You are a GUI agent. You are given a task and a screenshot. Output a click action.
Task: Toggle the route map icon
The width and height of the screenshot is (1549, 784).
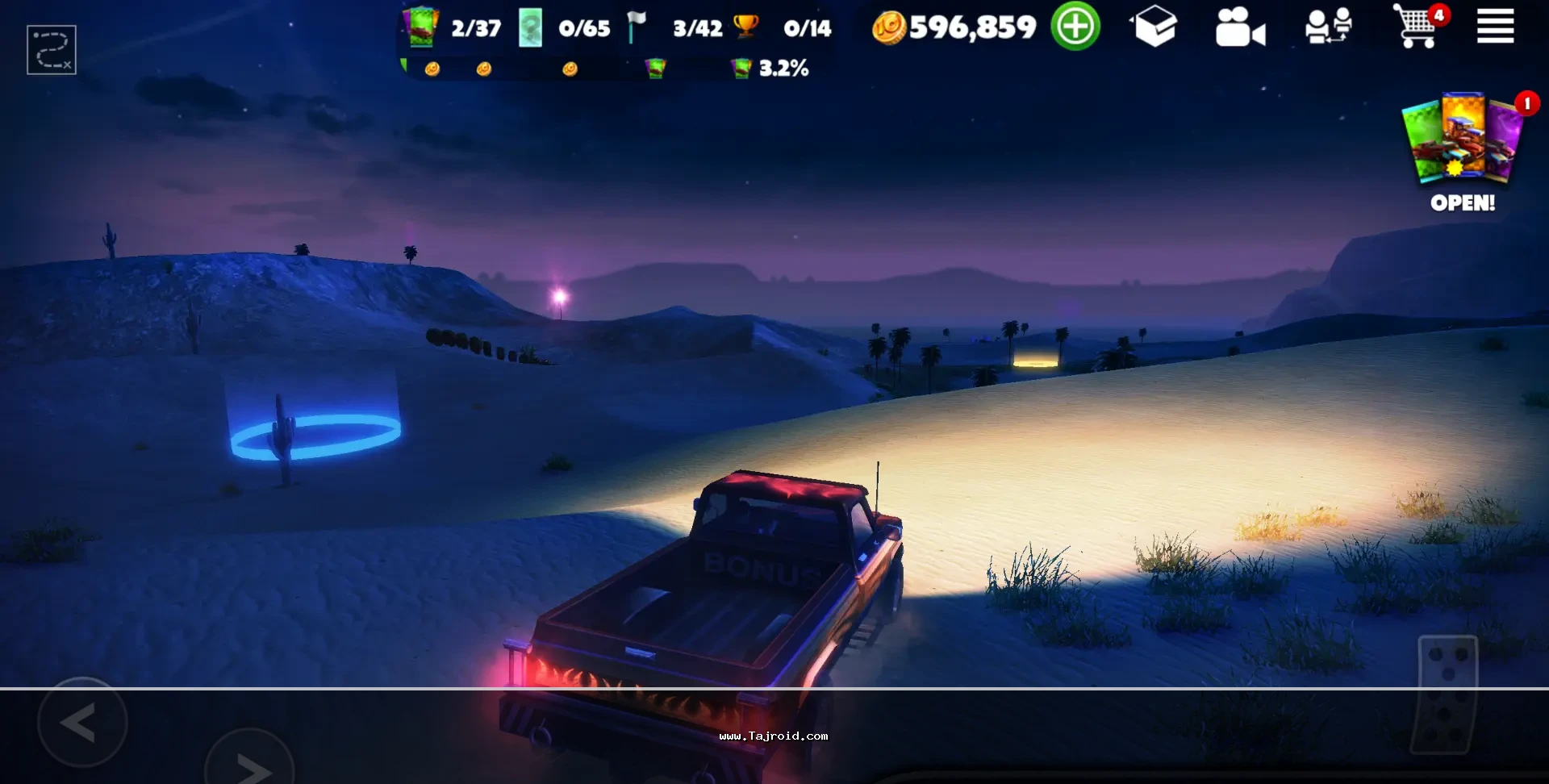point(52,50)
